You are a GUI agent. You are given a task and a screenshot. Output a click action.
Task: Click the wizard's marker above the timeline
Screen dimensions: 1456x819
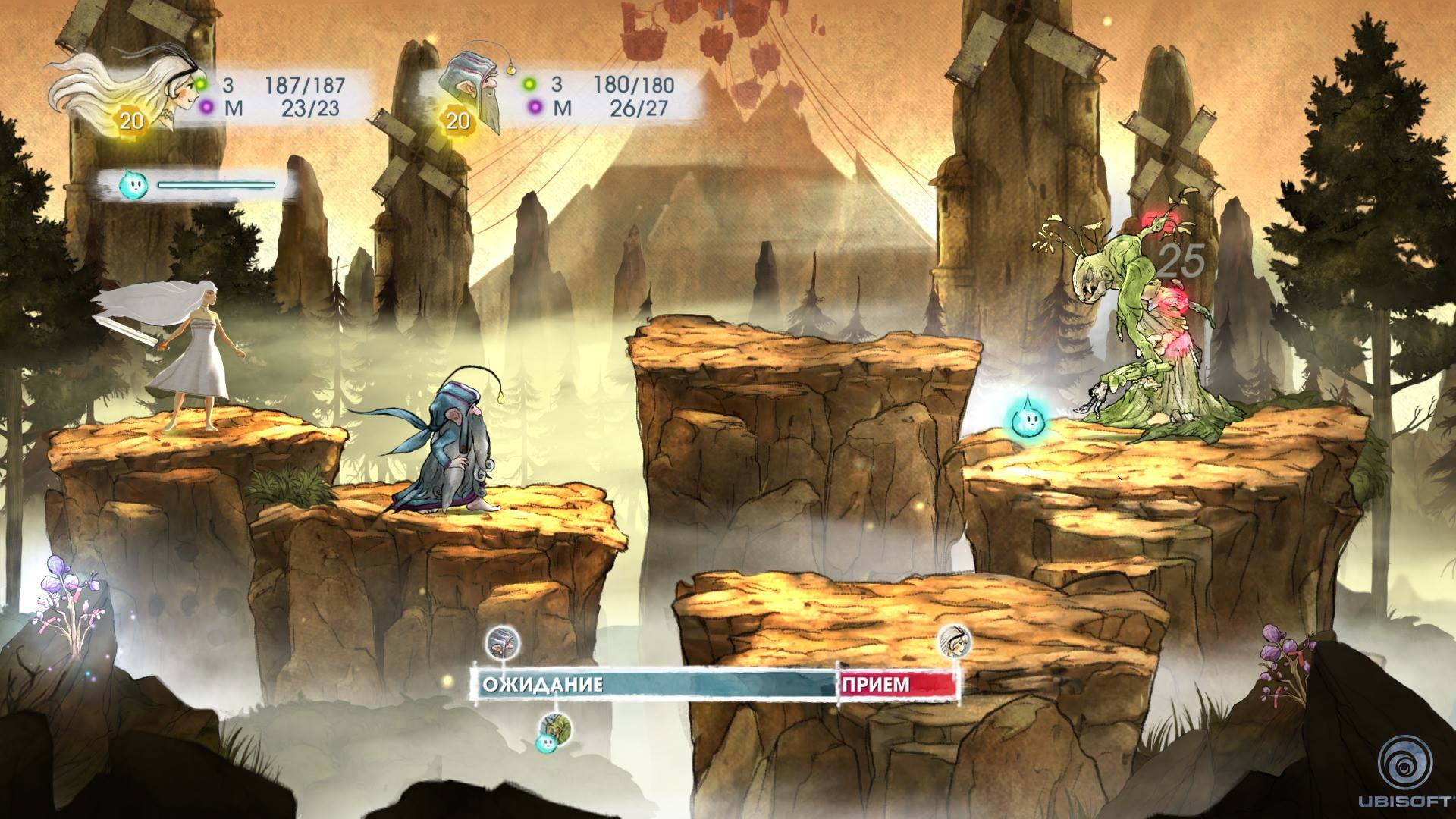click(500, 642)
